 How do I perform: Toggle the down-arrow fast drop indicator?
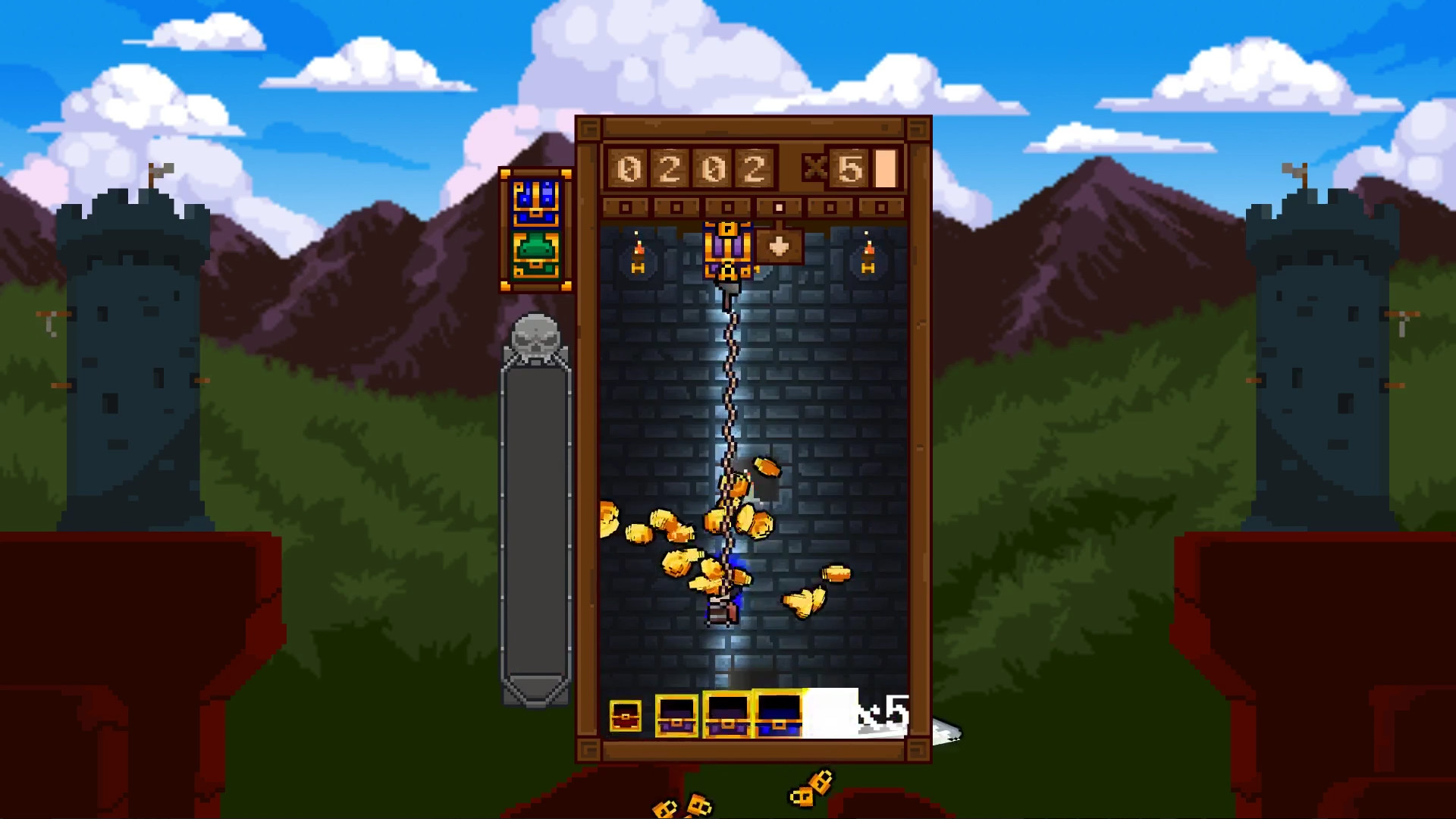tap(780, 246)
